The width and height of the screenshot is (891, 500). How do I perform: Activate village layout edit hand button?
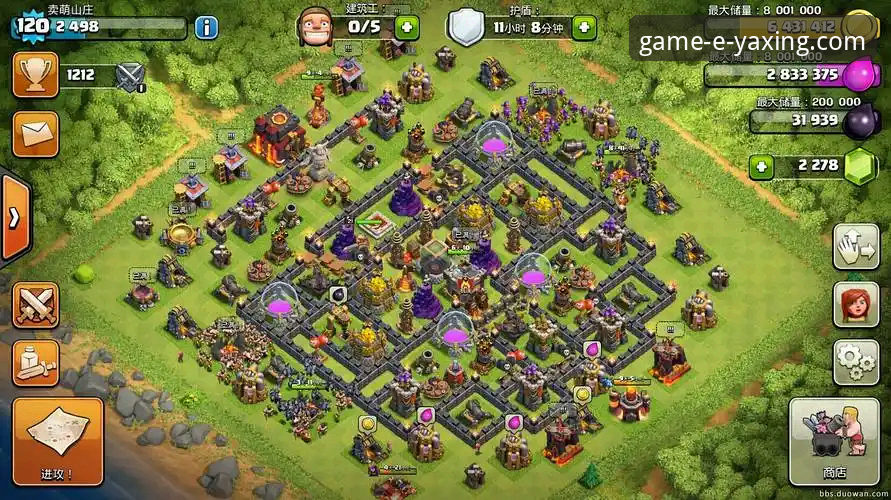tap(855, 247)
